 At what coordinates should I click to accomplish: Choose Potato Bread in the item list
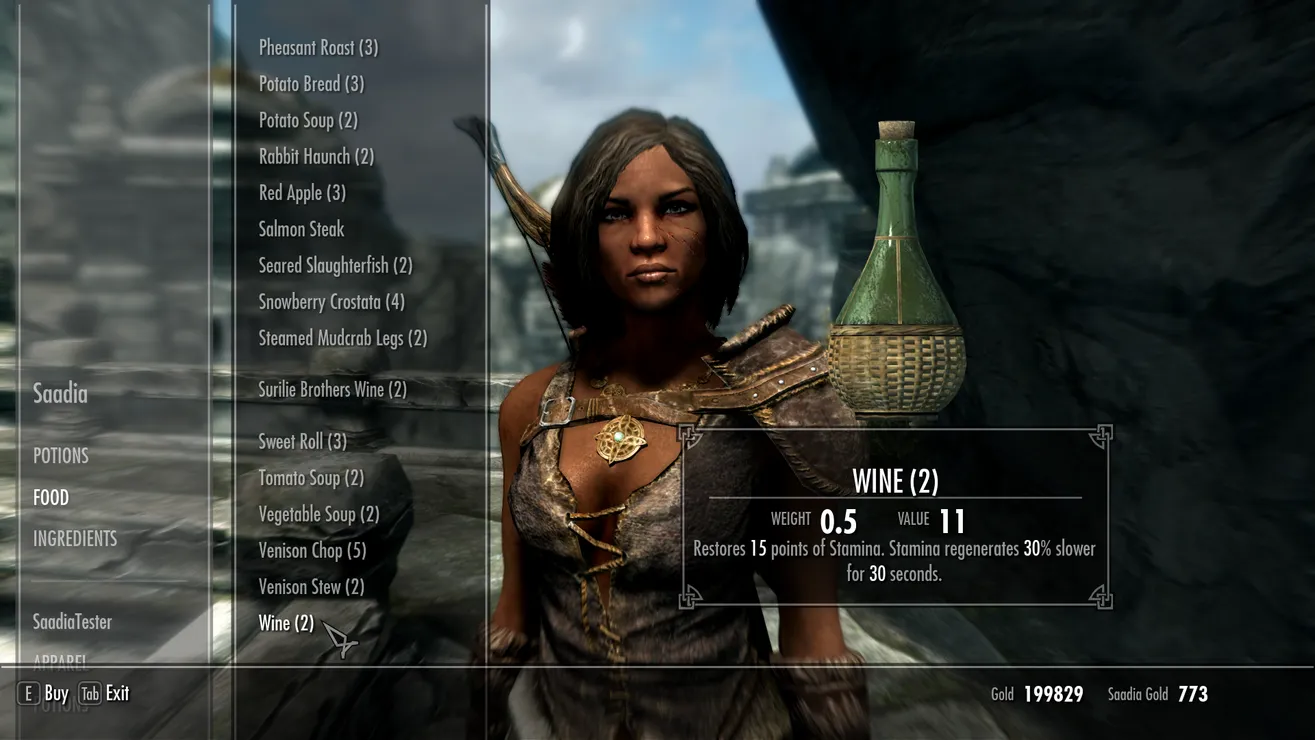[x=311, y=84]
